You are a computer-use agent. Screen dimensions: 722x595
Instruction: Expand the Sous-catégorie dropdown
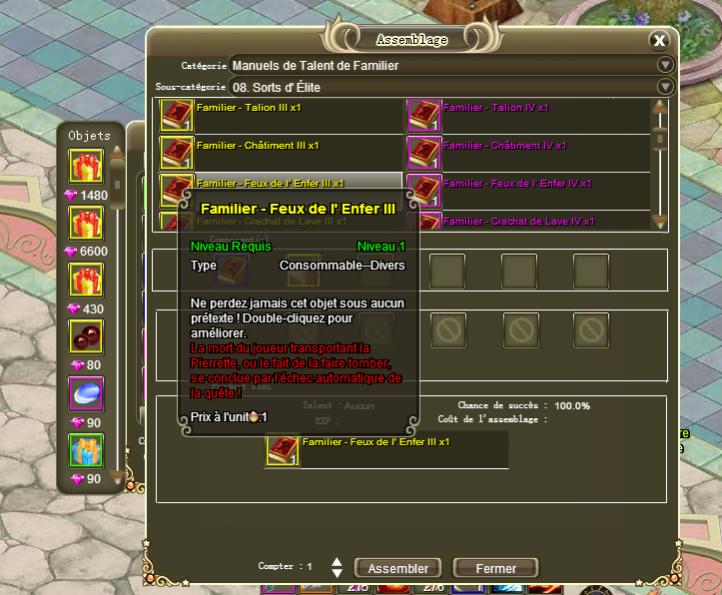tap(666, 87)
